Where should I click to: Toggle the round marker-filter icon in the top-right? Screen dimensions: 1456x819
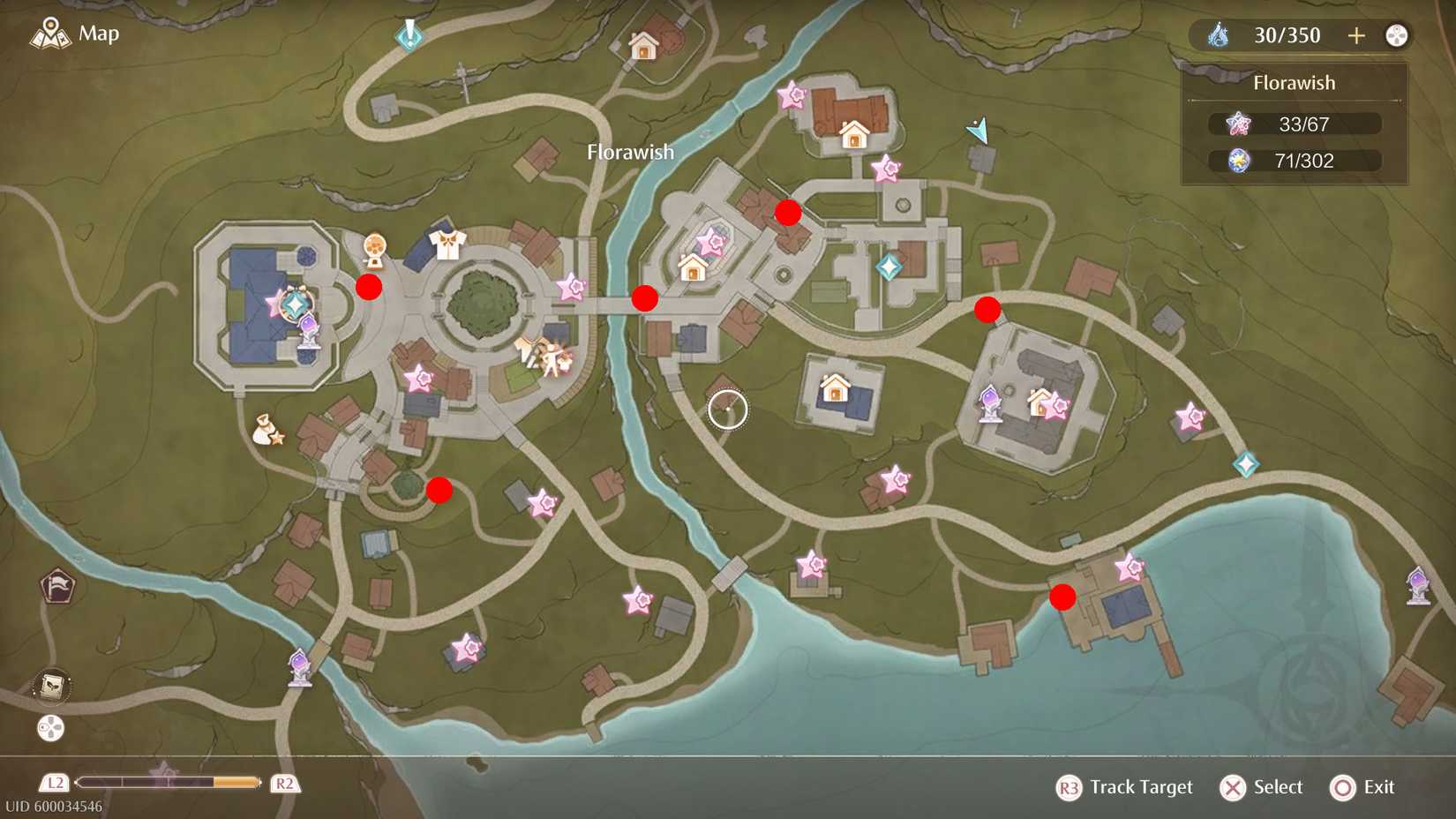tap(1397, 35)
